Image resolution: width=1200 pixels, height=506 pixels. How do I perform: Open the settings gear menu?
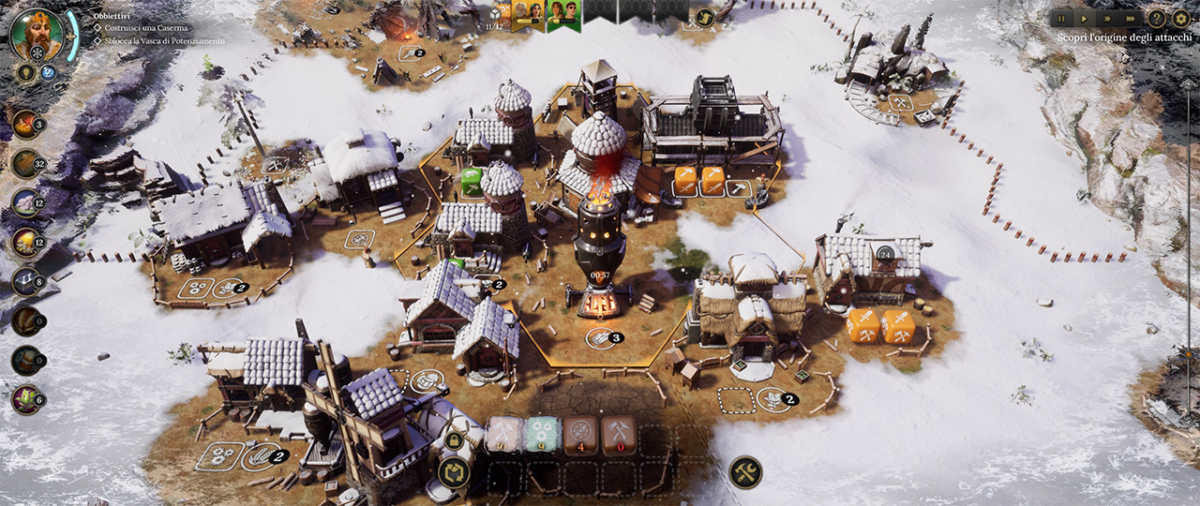1180,18
